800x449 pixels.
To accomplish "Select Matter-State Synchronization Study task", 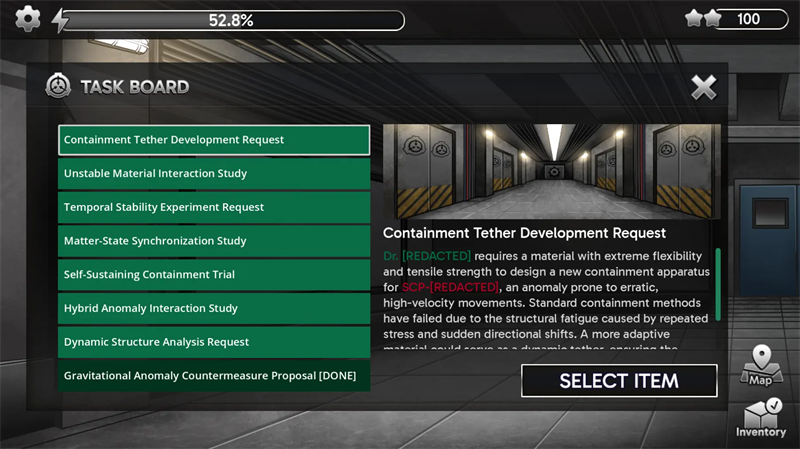I will (213, 241).
